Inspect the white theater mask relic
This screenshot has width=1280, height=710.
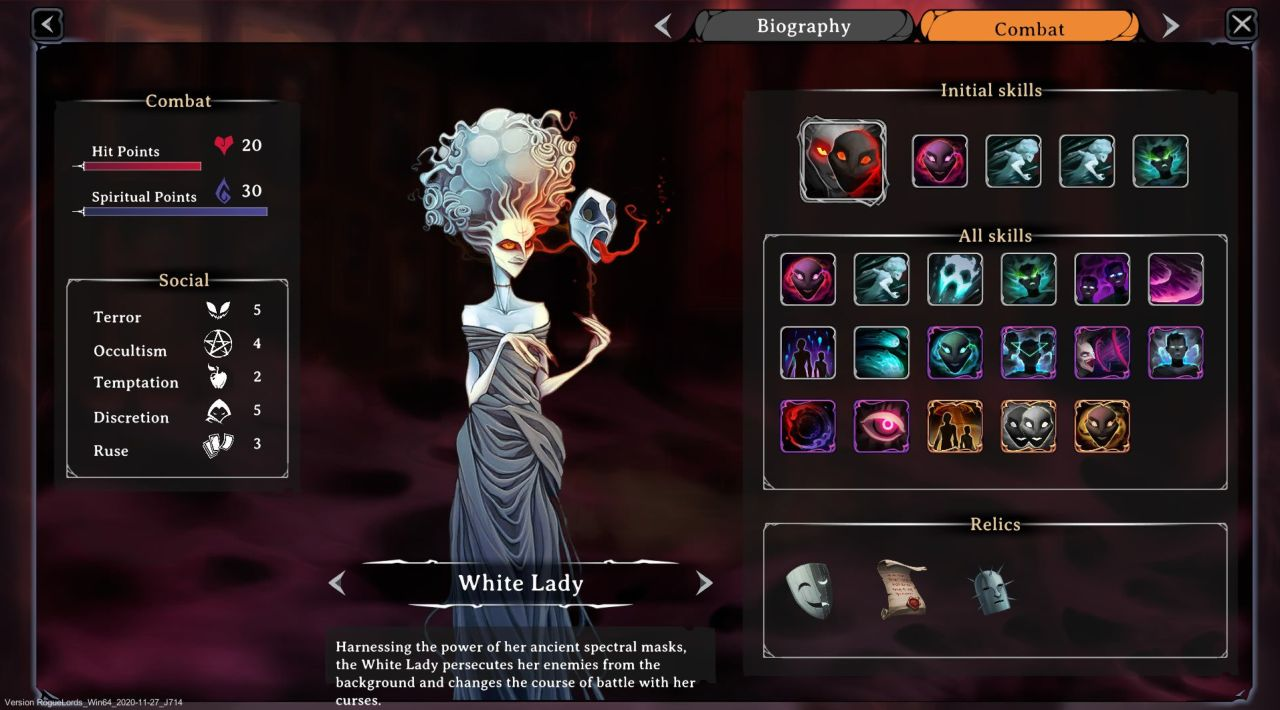808,589
